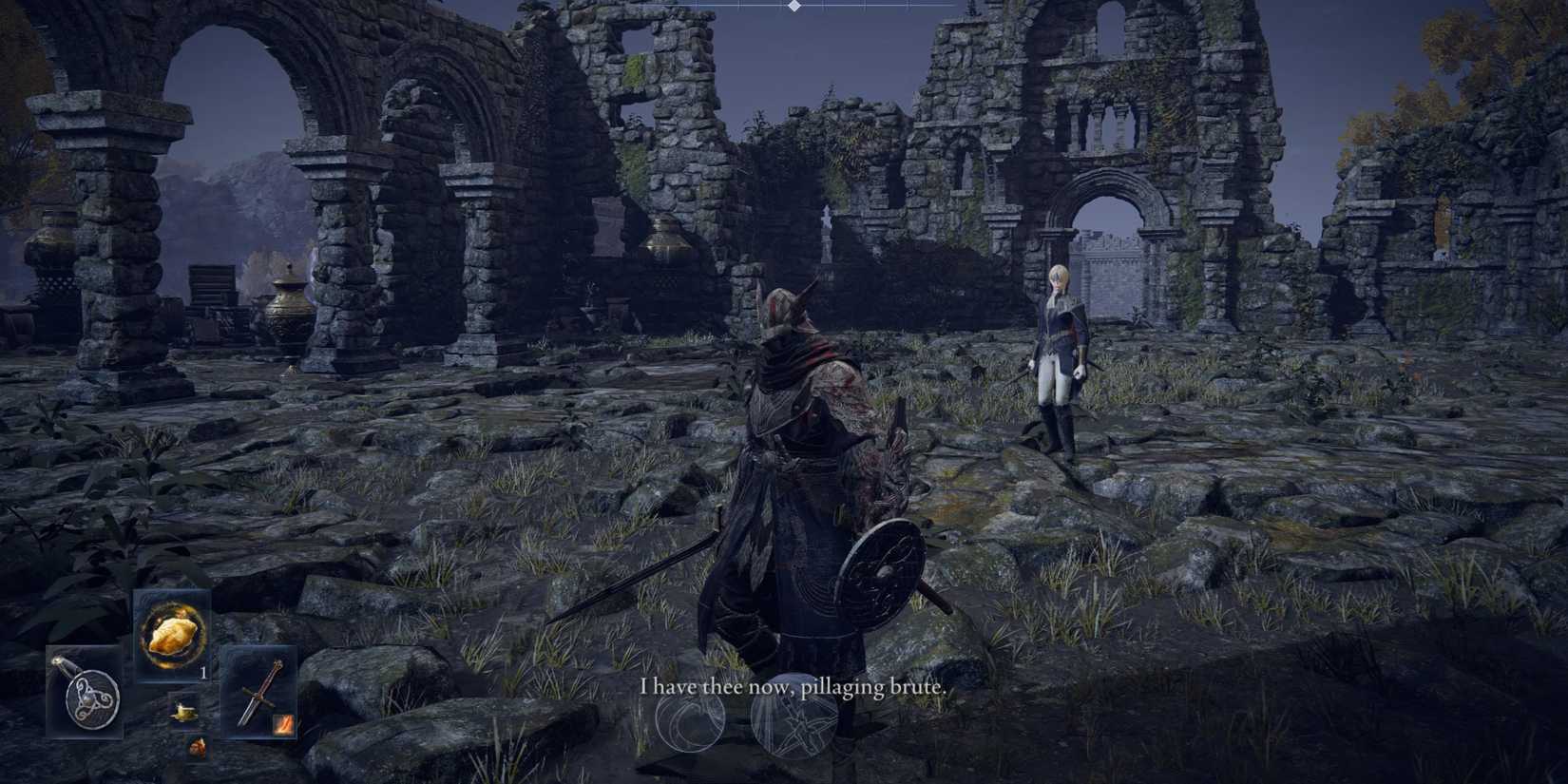The width and height of the screenshot is (1568, 784).
Task: Click the diamond marker on the top compass
Action: click(x=794, y=6)
